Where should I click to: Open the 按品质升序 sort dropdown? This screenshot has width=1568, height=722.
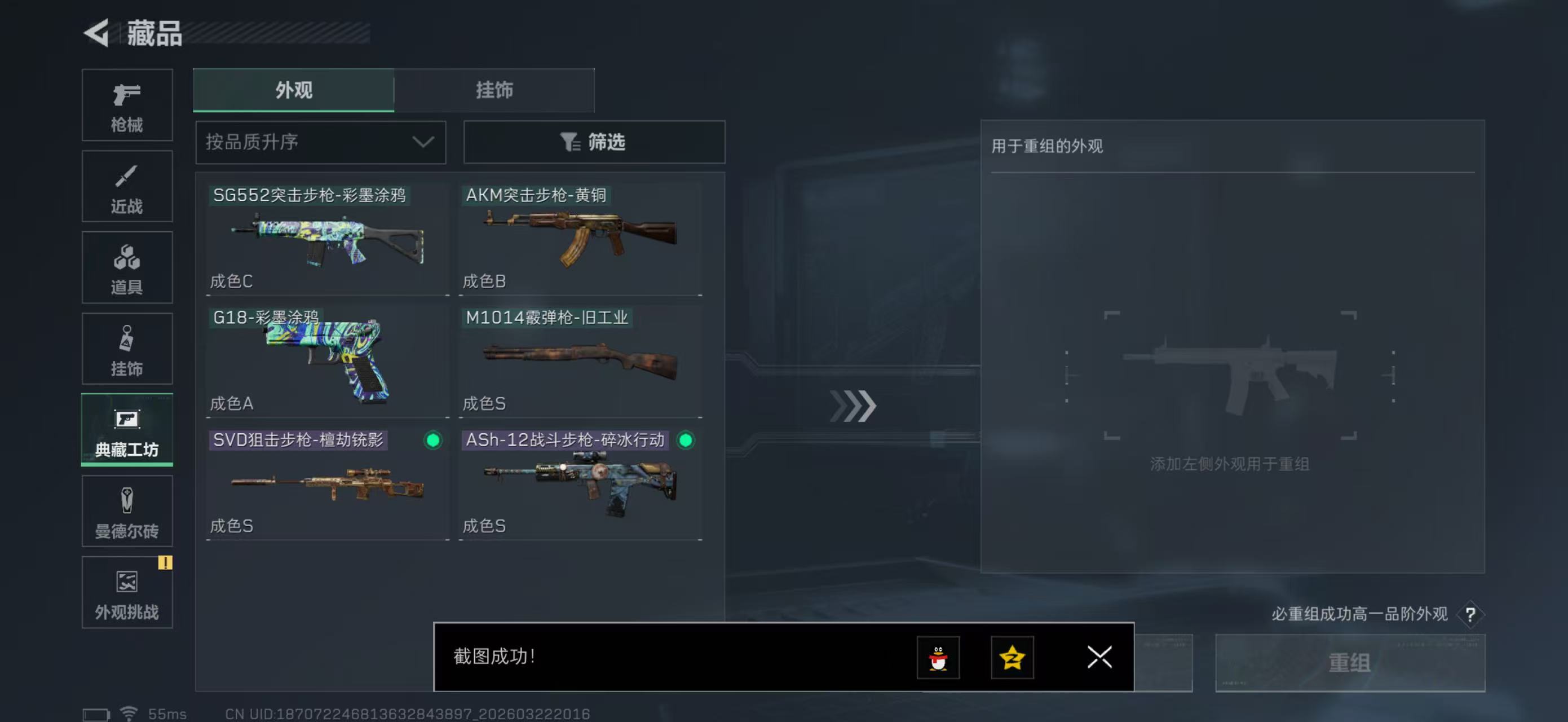point(321,142)
